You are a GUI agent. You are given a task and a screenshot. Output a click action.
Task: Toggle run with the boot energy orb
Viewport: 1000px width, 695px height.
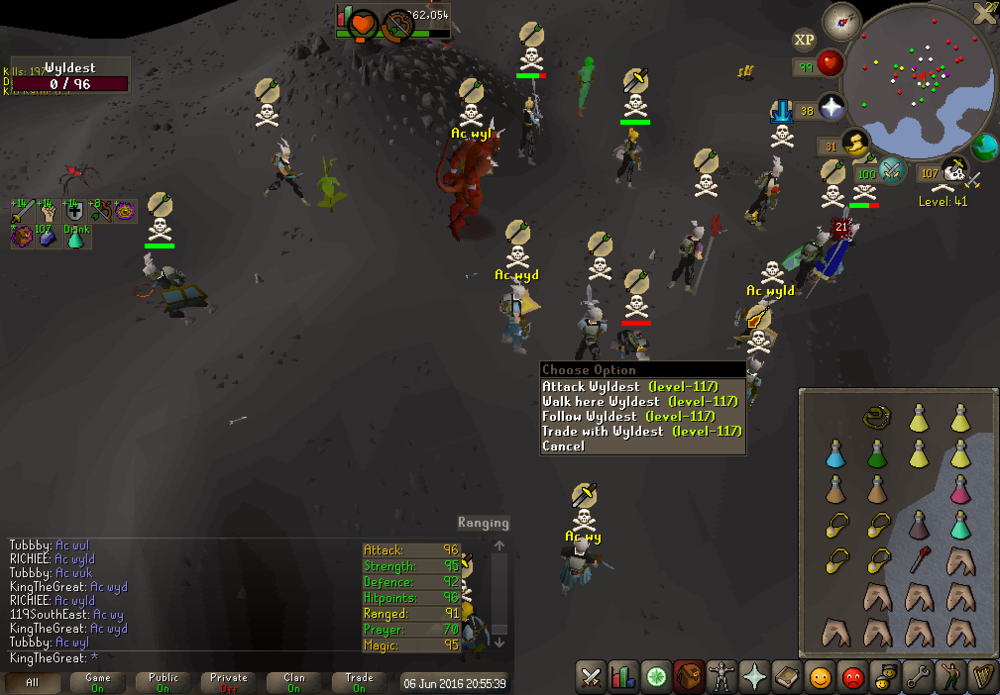[x=856, y=145]
